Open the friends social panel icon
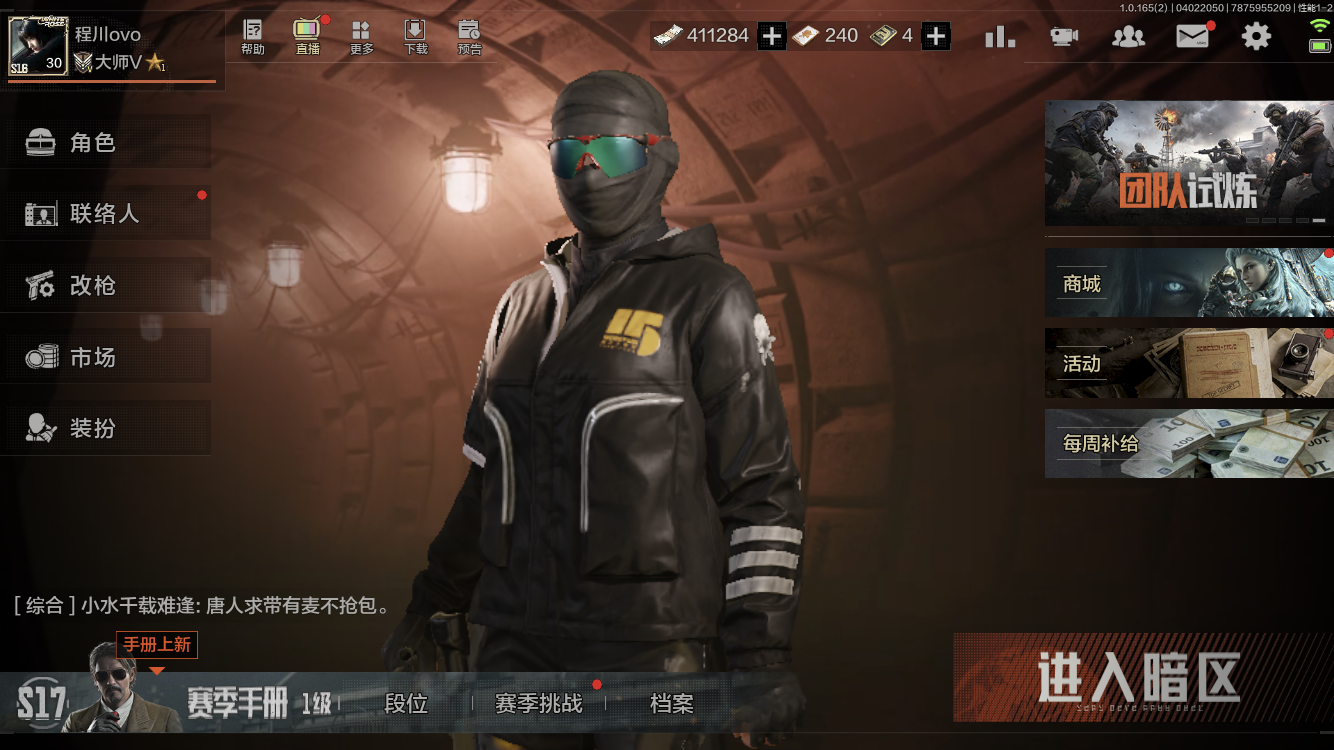 coord(1128,35)
